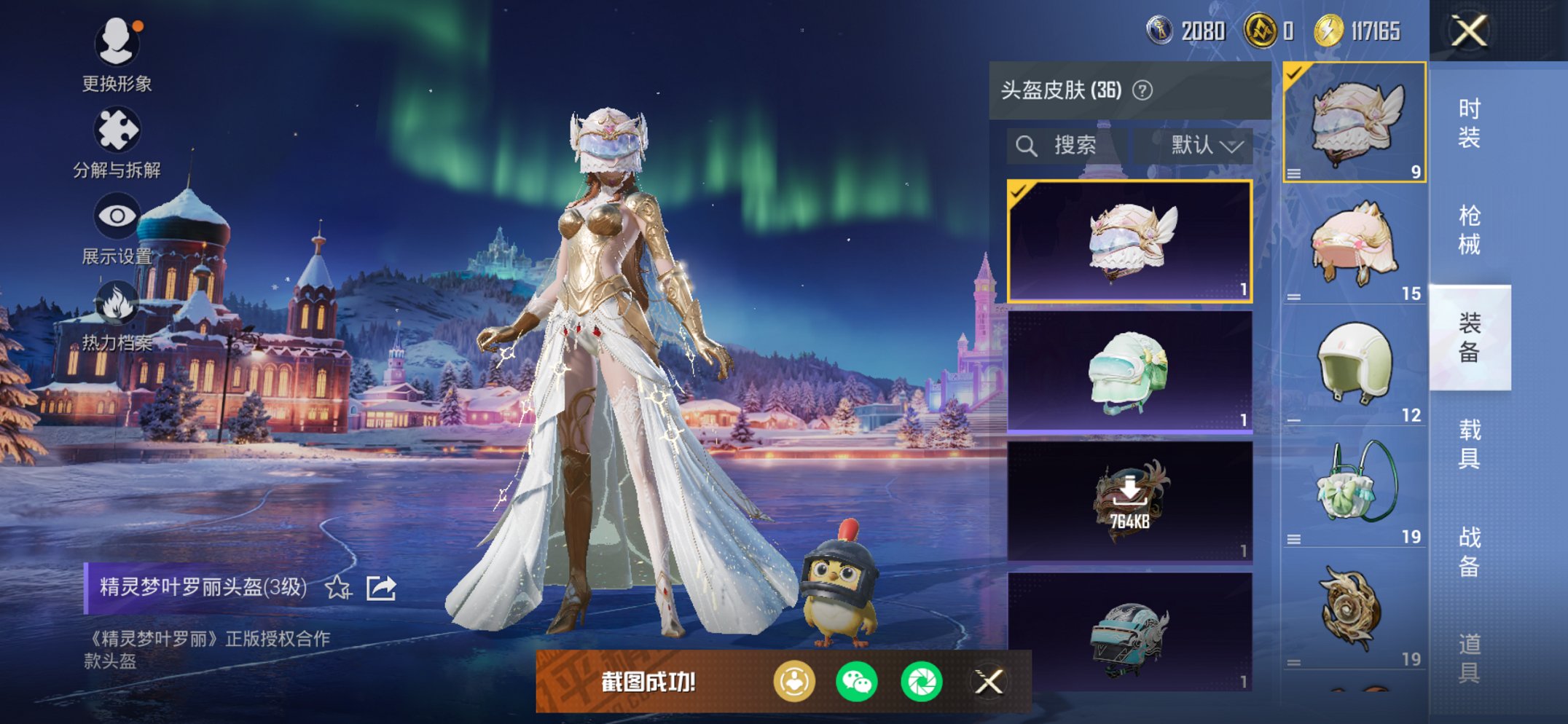This screenshot has width=1568, height=724.
Task: Select the mint green helmet skin
Action: pyautogui.click(x=1129, y=371)
